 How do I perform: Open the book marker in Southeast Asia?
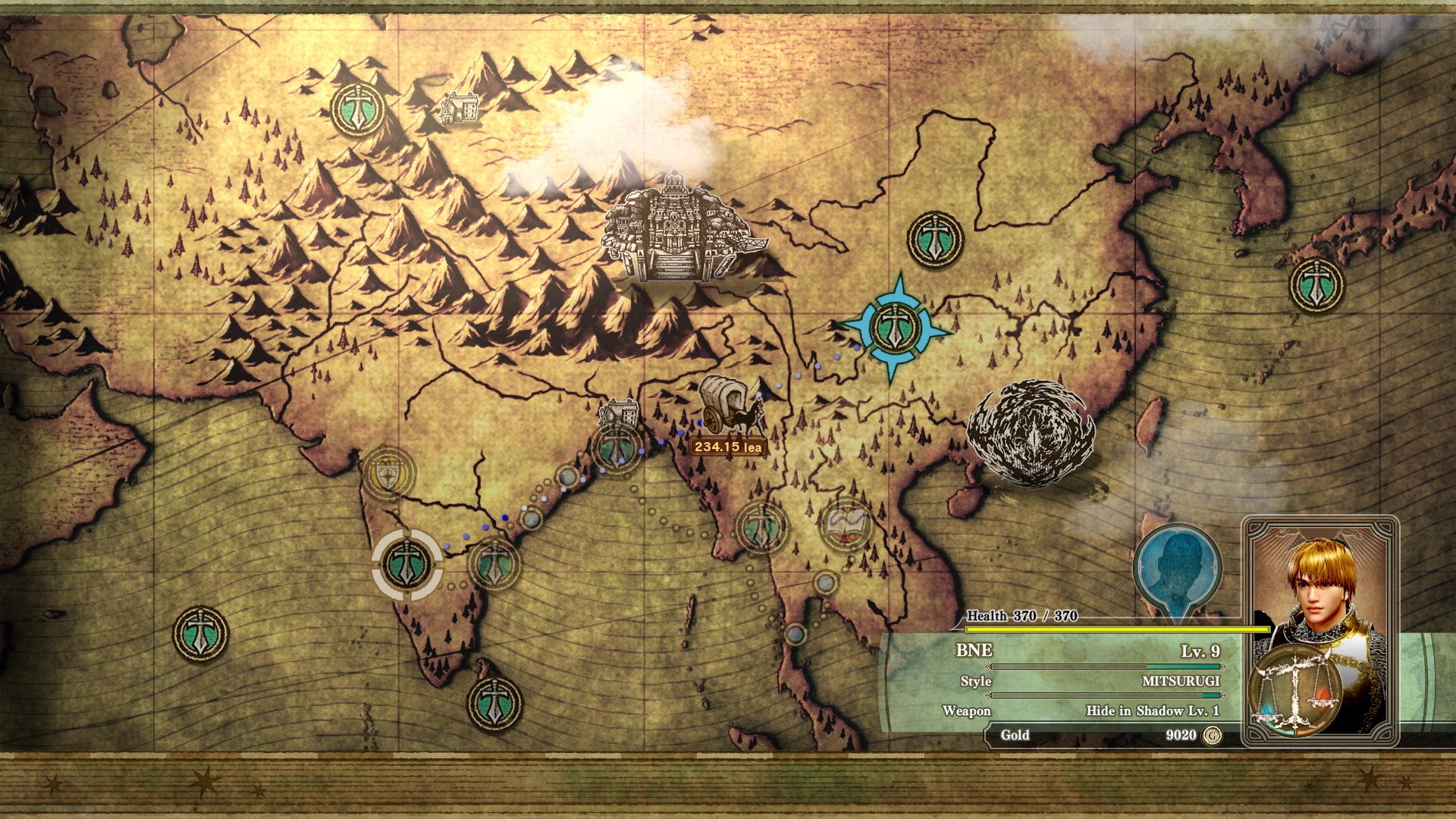844,524
